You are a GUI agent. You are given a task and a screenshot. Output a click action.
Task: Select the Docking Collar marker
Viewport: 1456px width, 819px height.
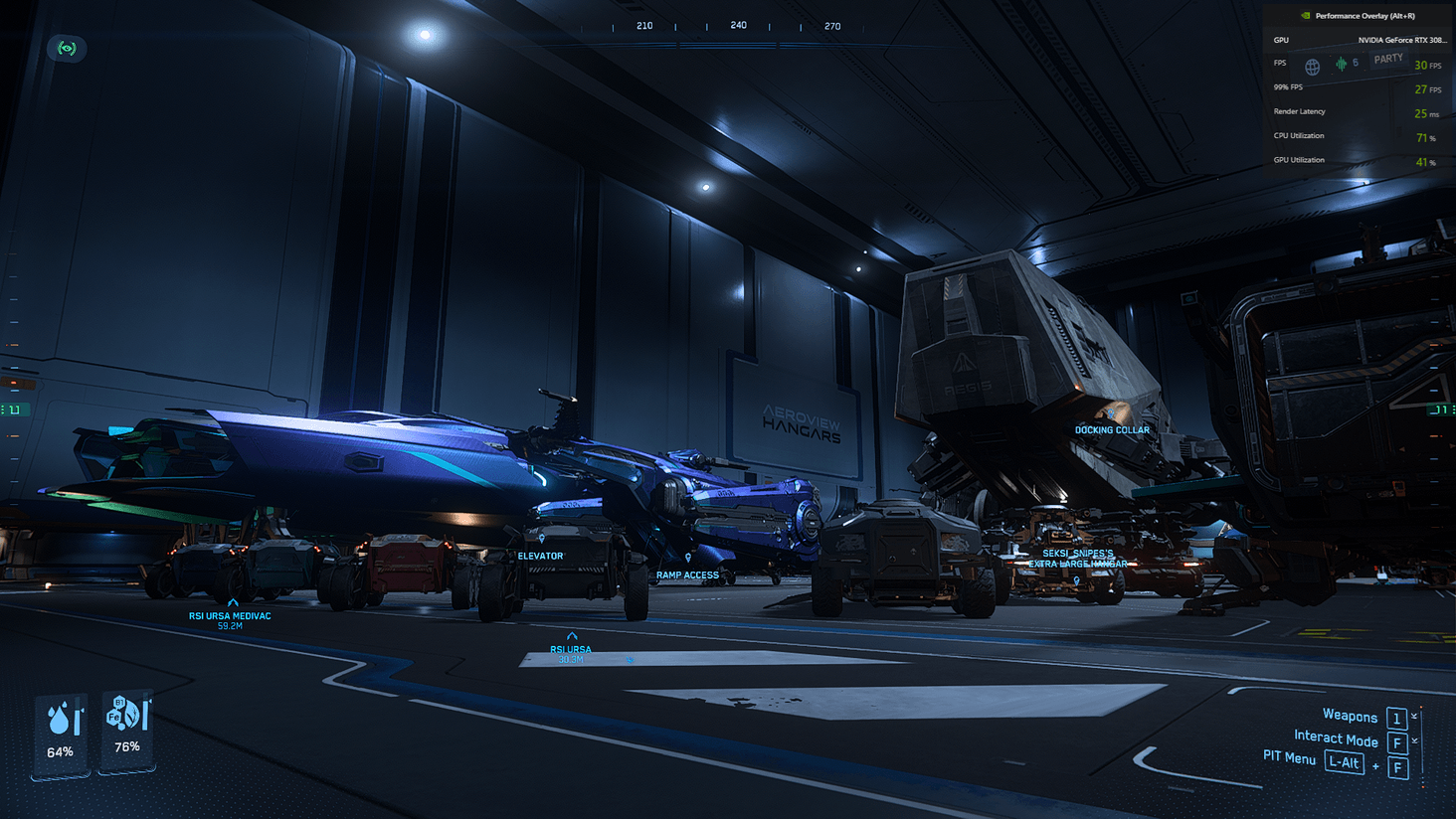pos(1111,415)
